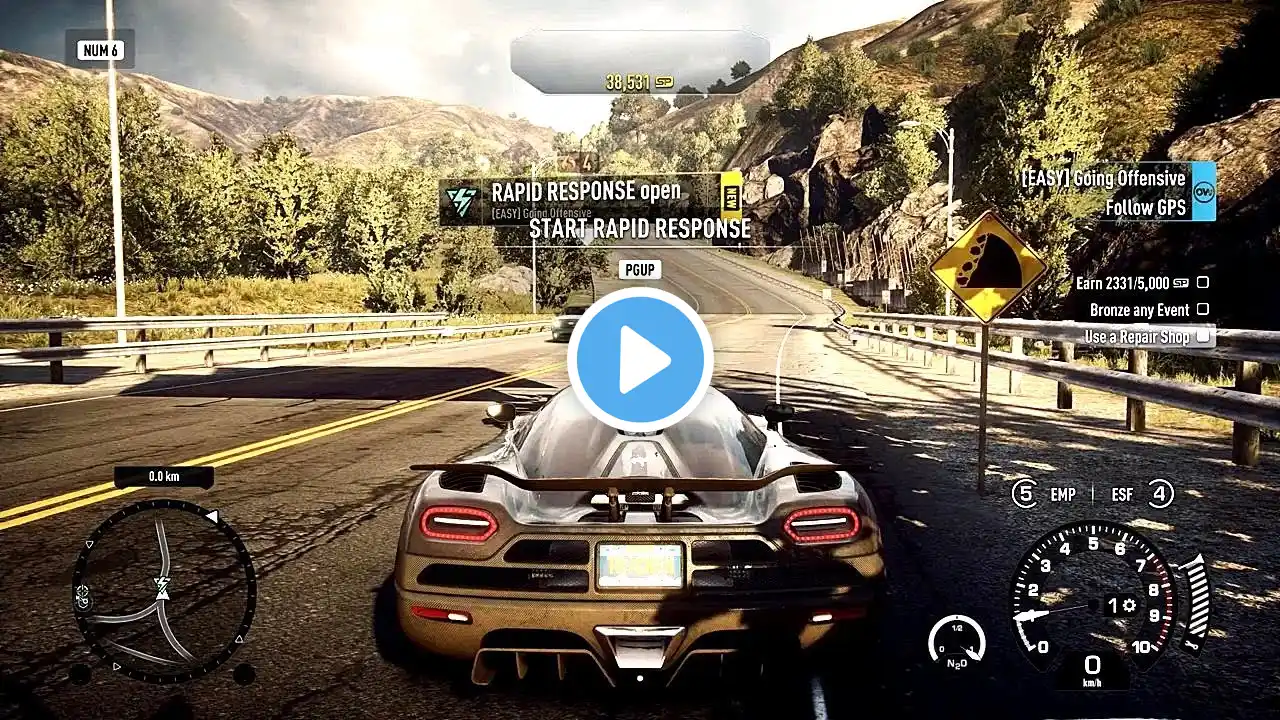Select the RAPID RESPONSE open notification
This screenshot has width=1280, height=720.
tap(590, 200)
